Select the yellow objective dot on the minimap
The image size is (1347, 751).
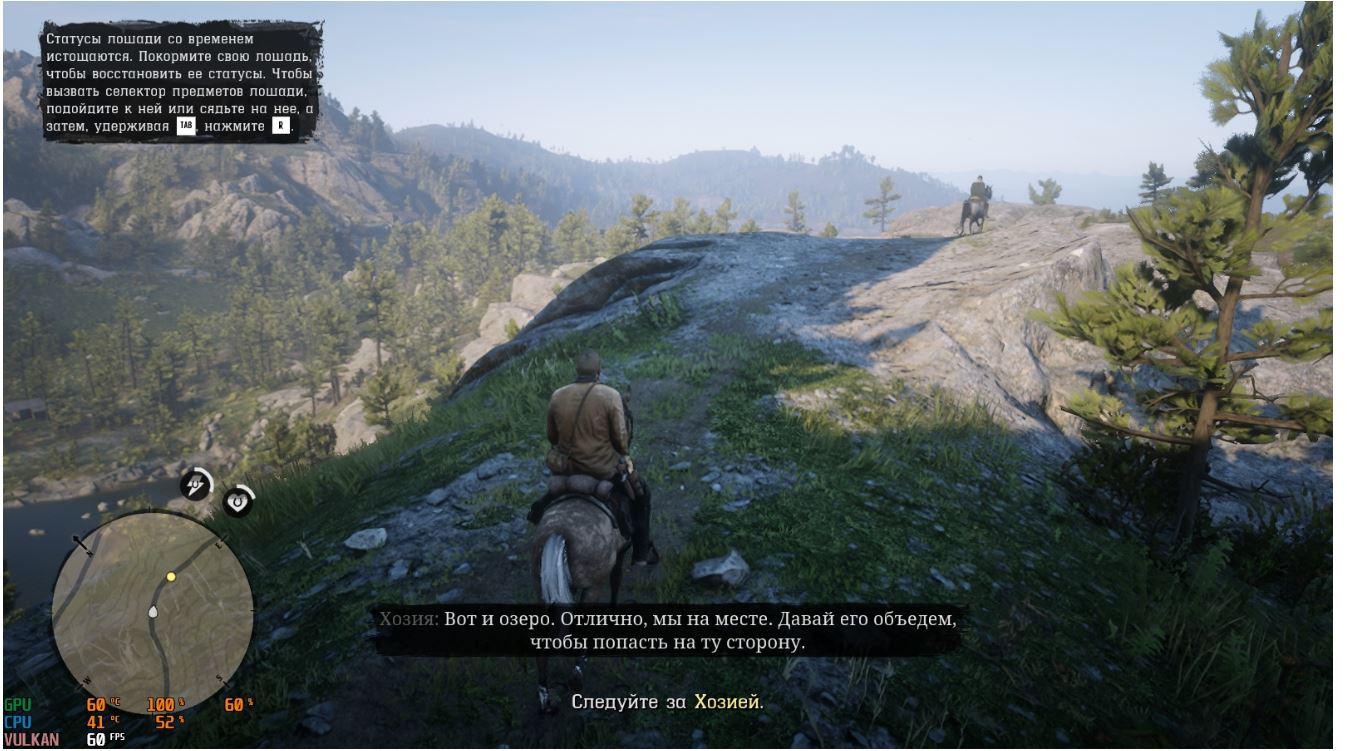tap(171, 577)
